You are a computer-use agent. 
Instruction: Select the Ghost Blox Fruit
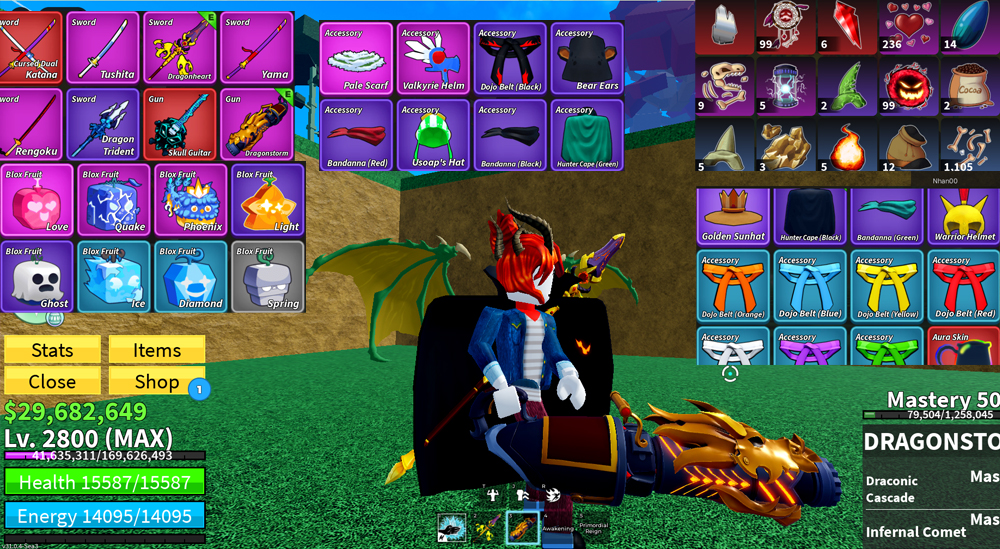click(37, 276)
